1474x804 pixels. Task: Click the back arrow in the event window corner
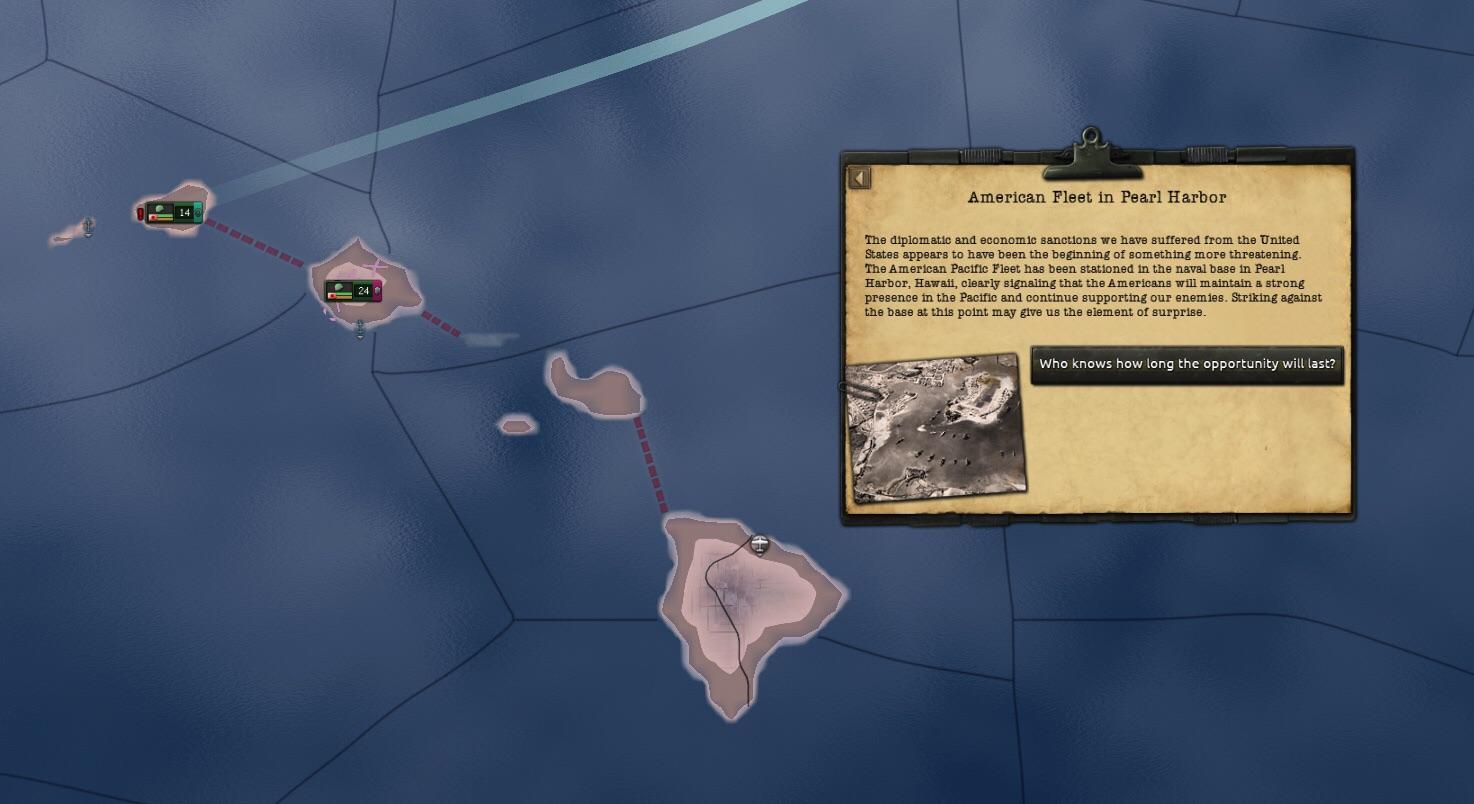pyautogui.click(x=858, y=175)
